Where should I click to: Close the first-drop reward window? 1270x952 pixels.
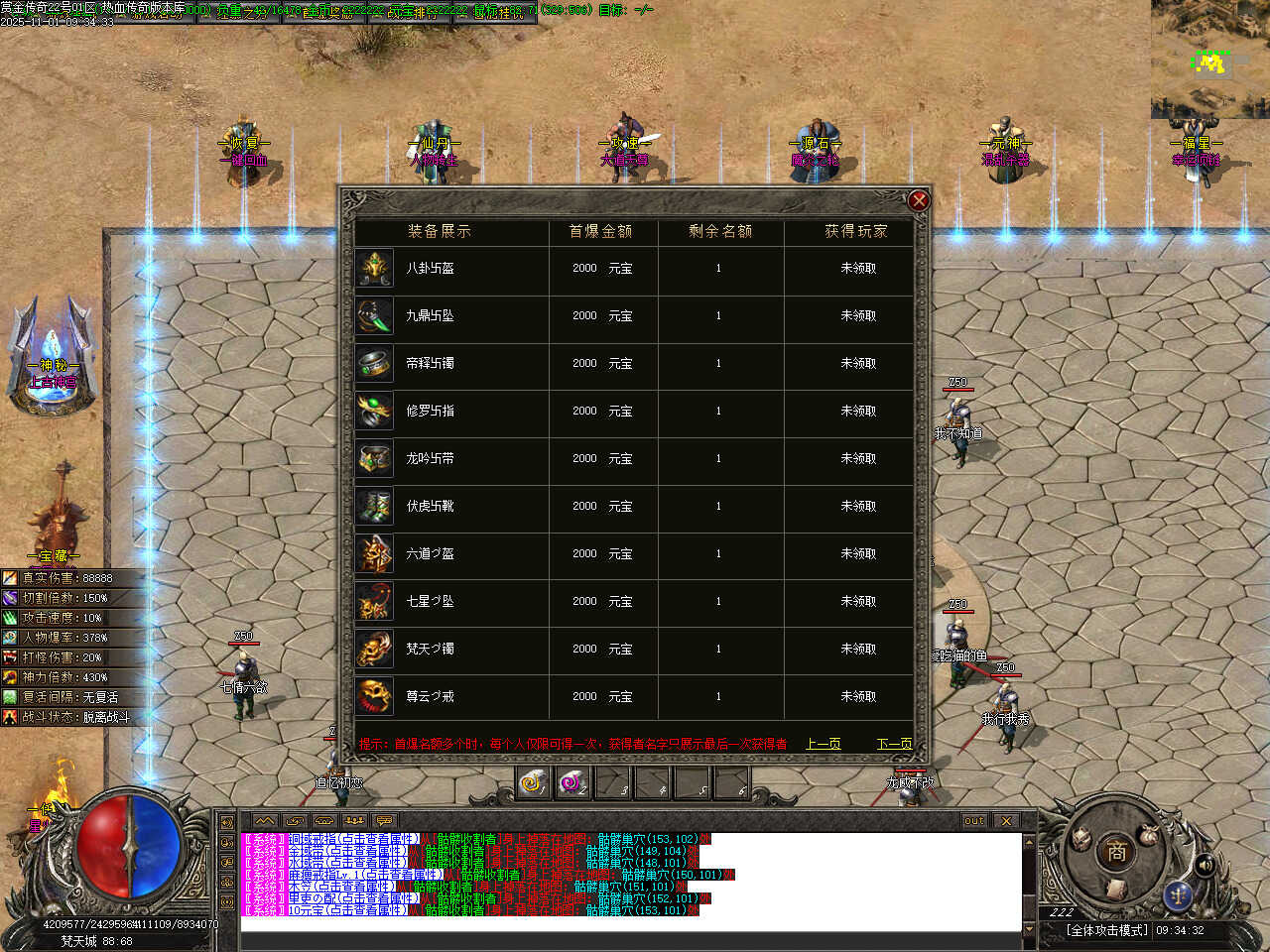919,201
